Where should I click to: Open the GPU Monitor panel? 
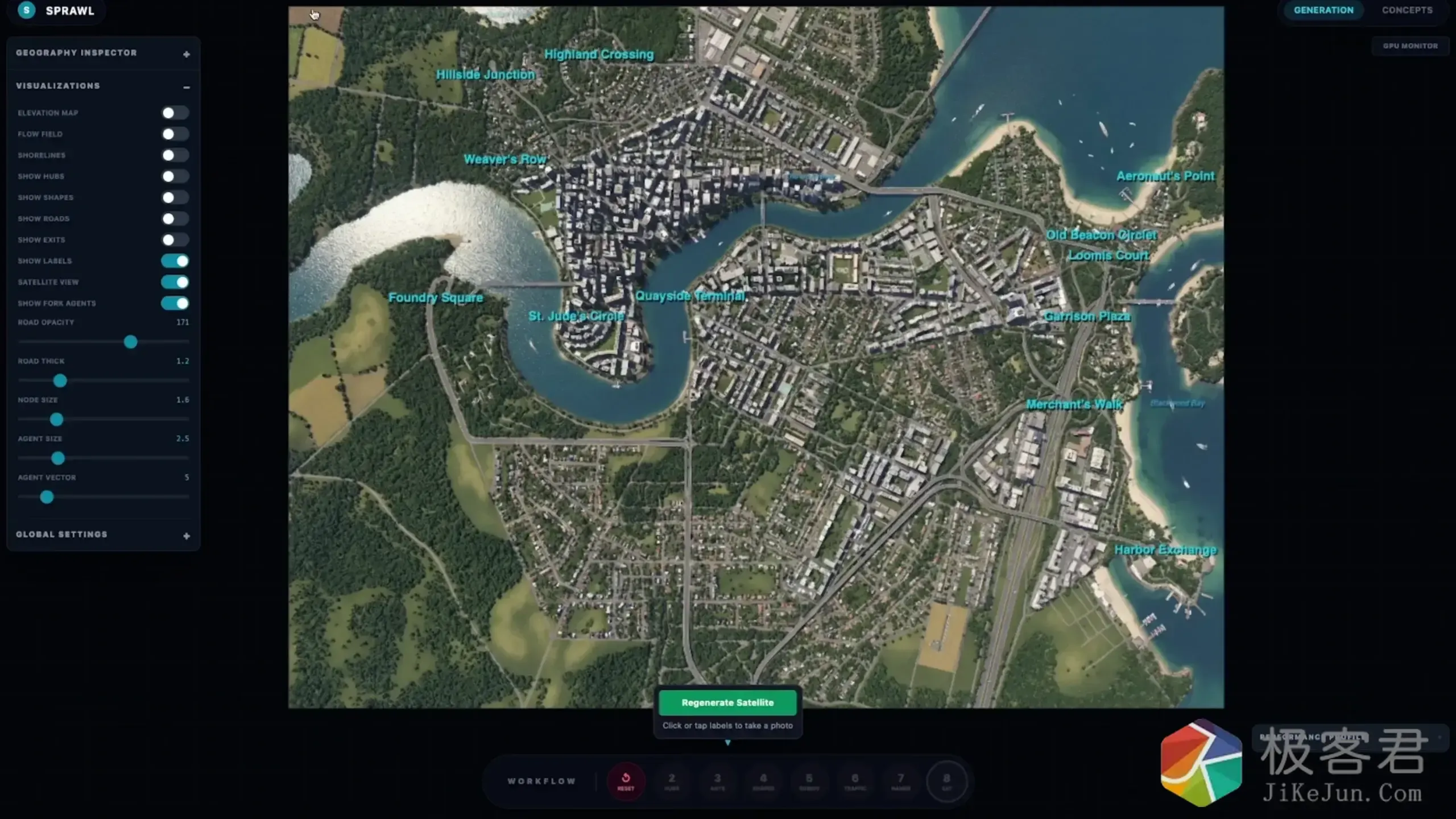(x=1410, y=45)
